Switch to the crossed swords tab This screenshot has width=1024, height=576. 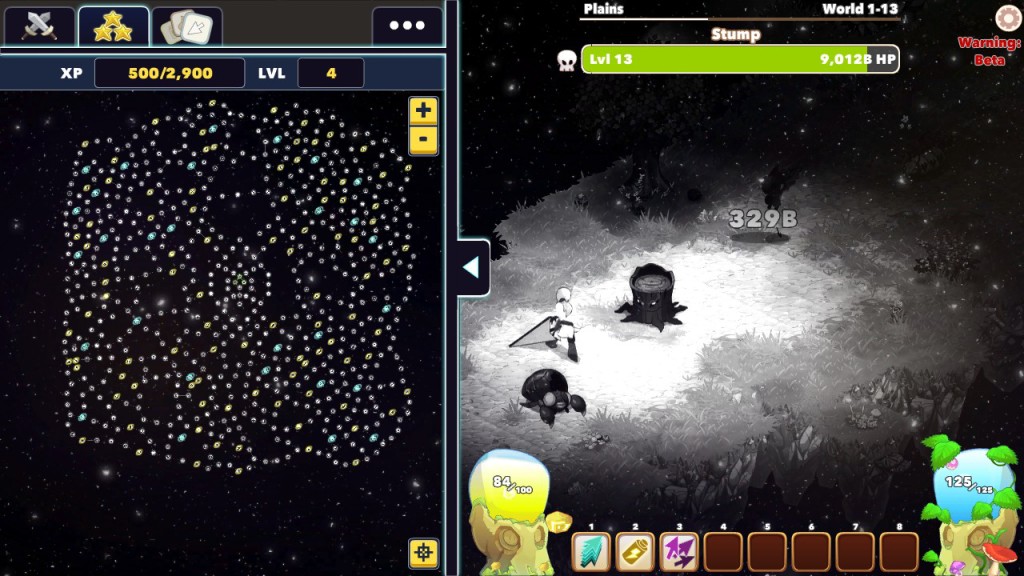point(40,26)
